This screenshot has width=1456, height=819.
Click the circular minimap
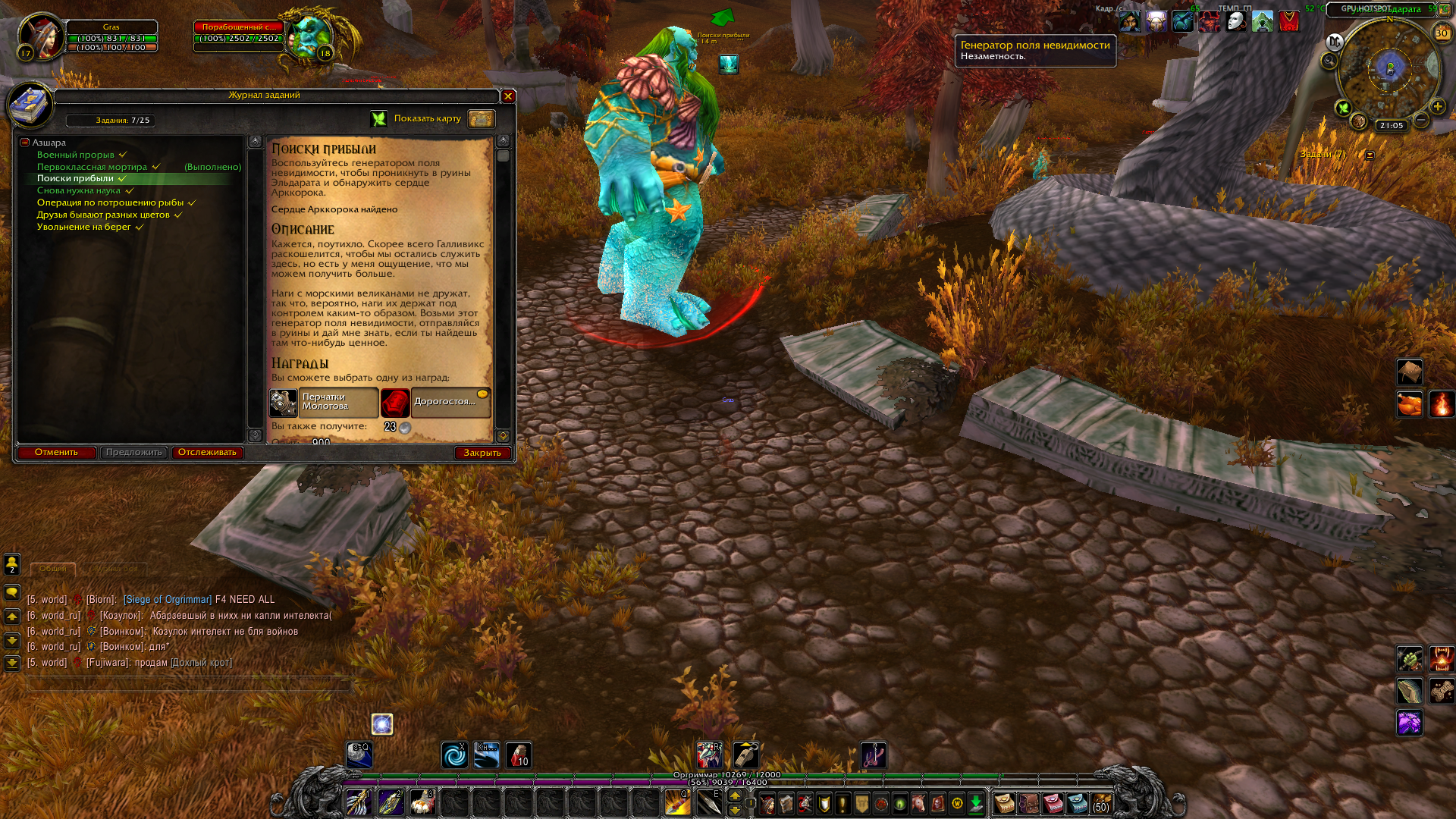click(1389, 70)
